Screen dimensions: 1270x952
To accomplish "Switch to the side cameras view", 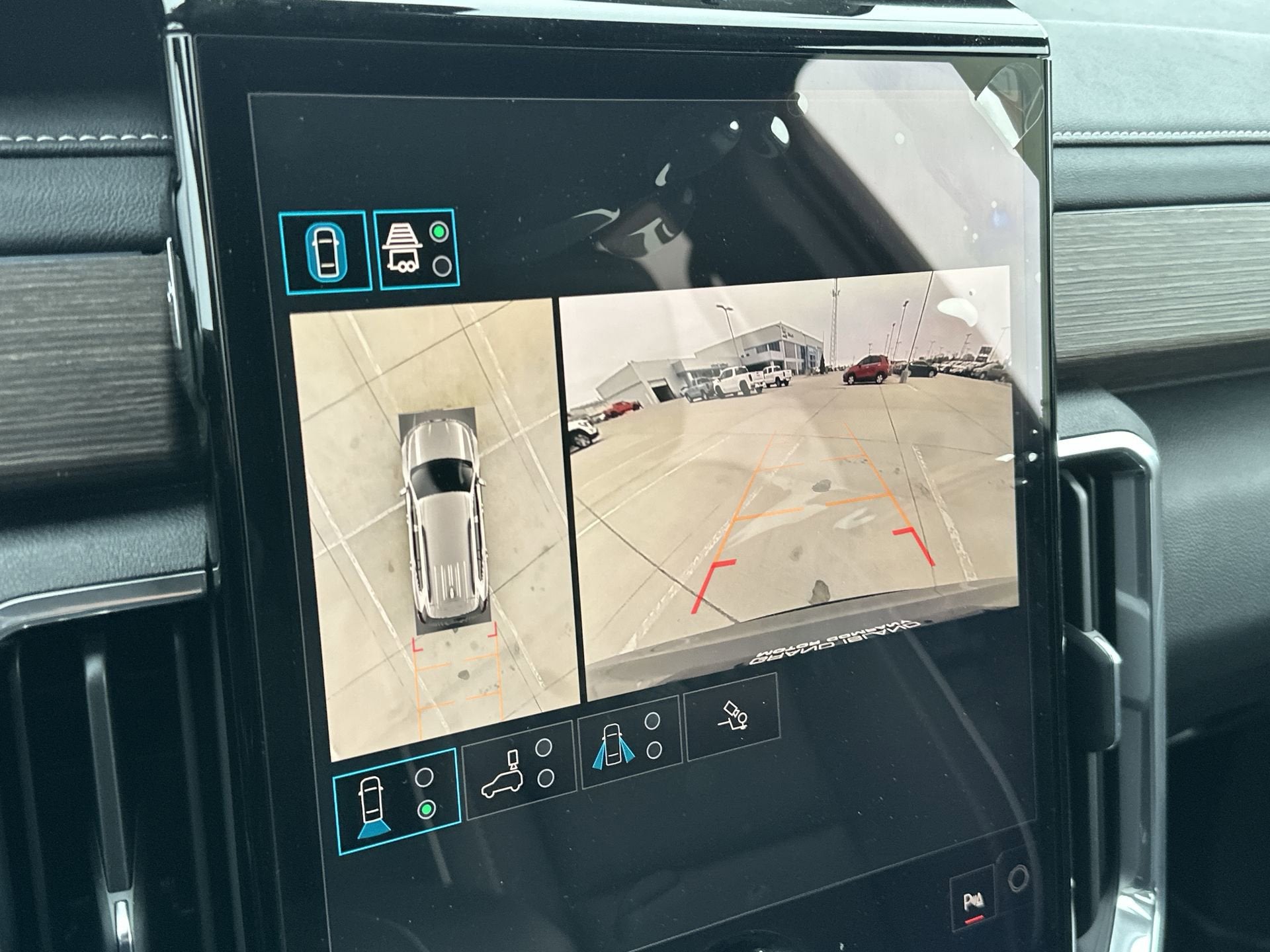I will [629, 742].
